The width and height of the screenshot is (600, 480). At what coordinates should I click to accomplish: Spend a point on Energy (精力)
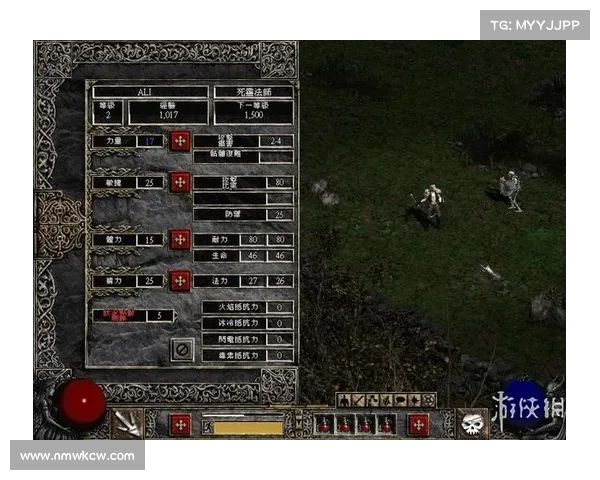(180, 281)
